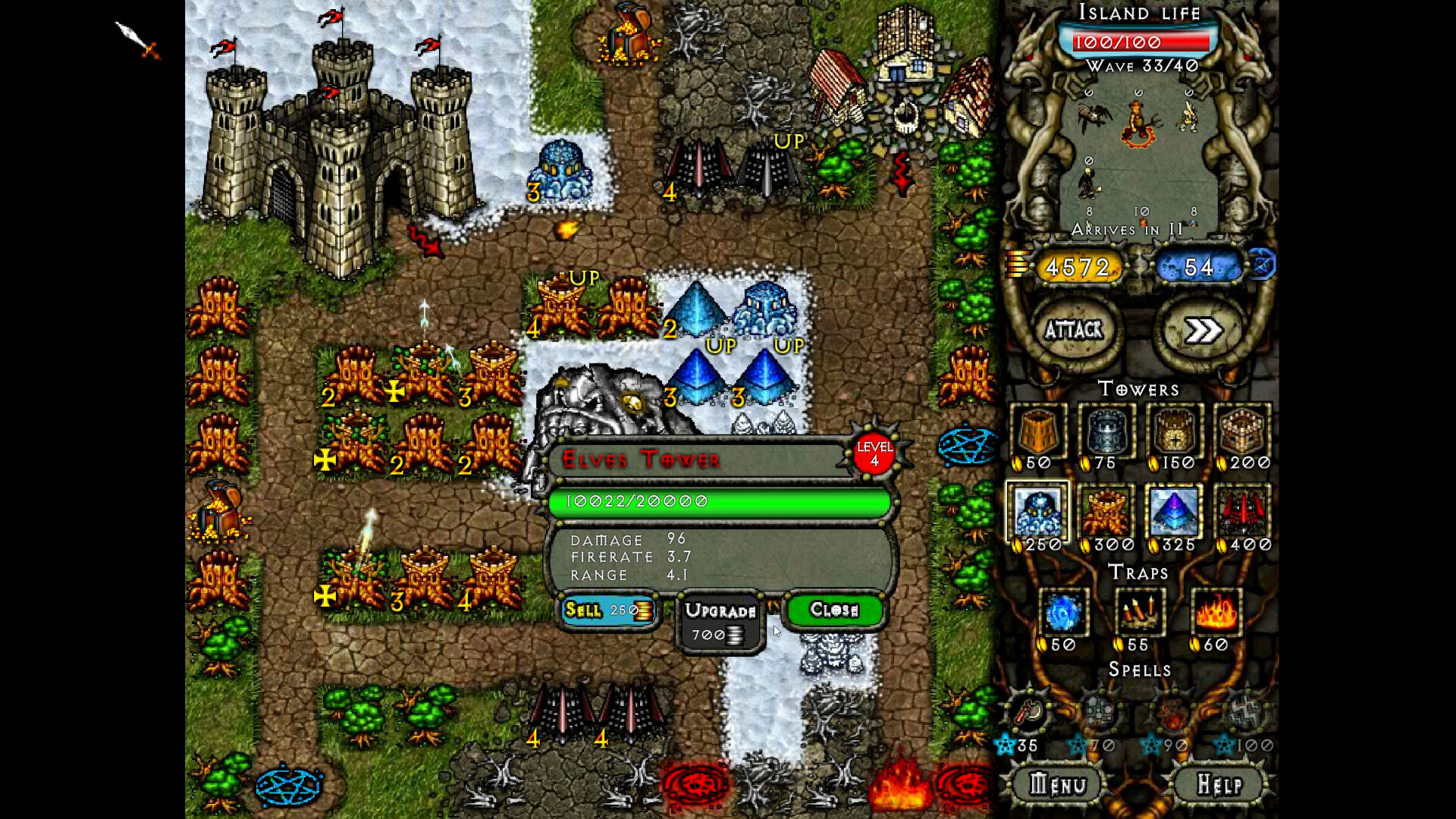The image size is (1456, 819).
Task: Open the game Menu
Action: [x=1058, y=783]
